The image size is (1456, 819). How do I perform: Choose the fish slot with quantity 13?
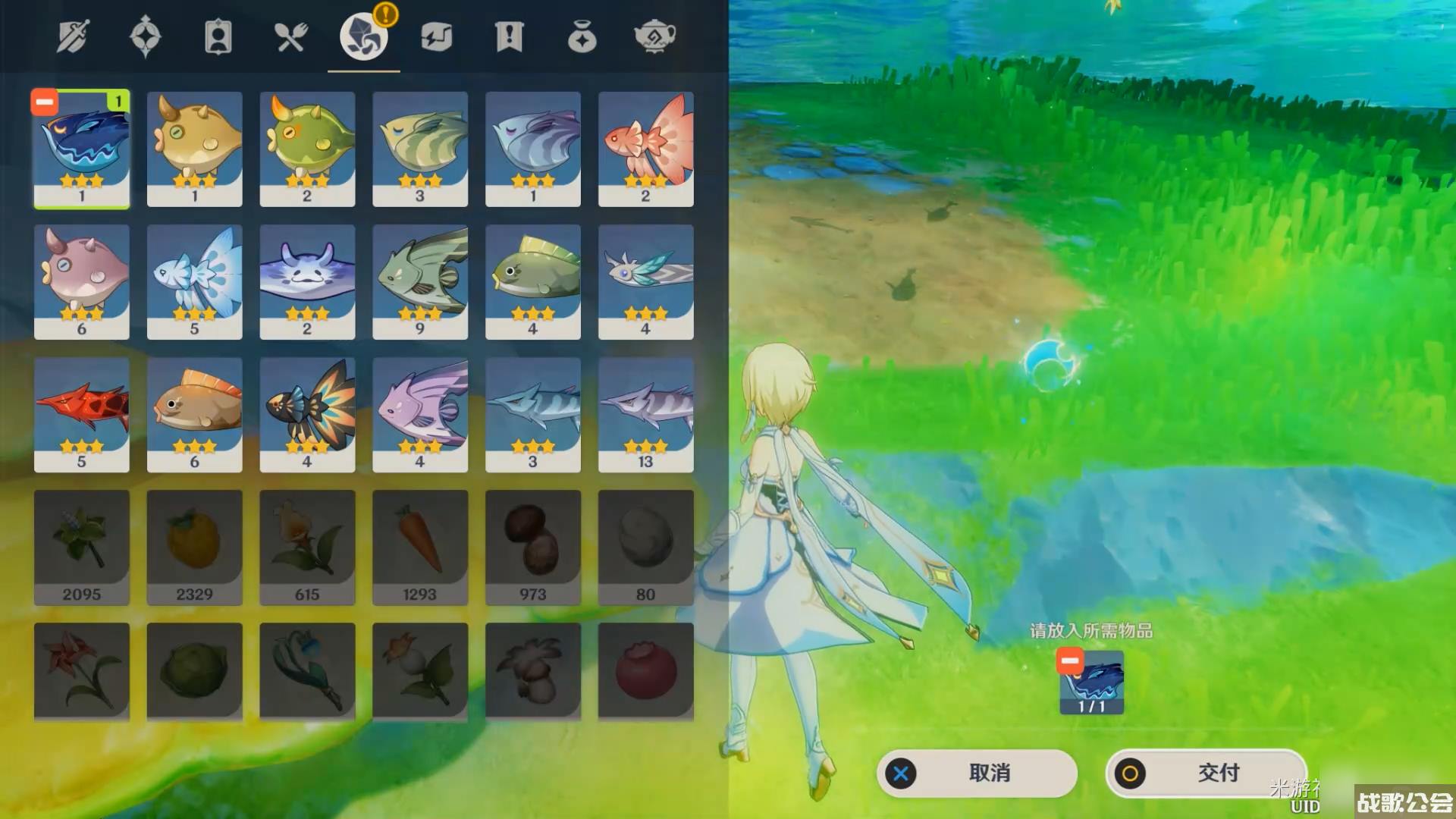point(645,414)
